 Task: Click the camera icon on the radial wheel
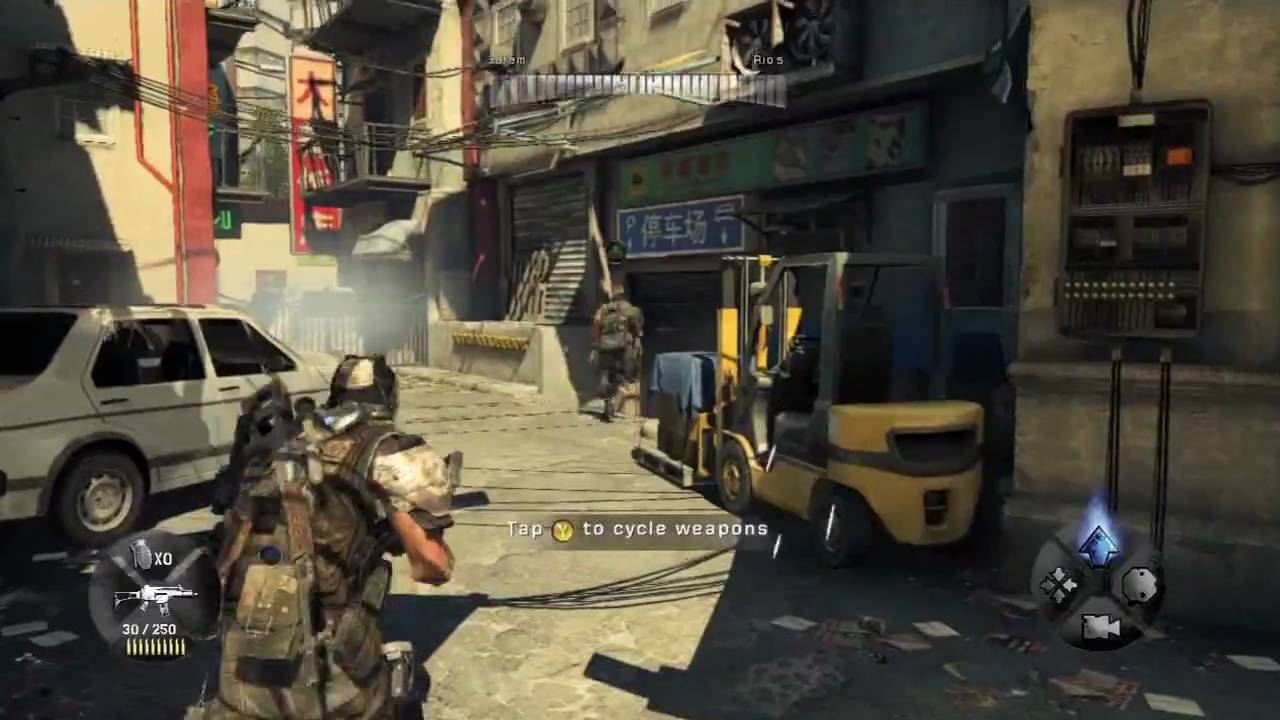point(1099,628)
